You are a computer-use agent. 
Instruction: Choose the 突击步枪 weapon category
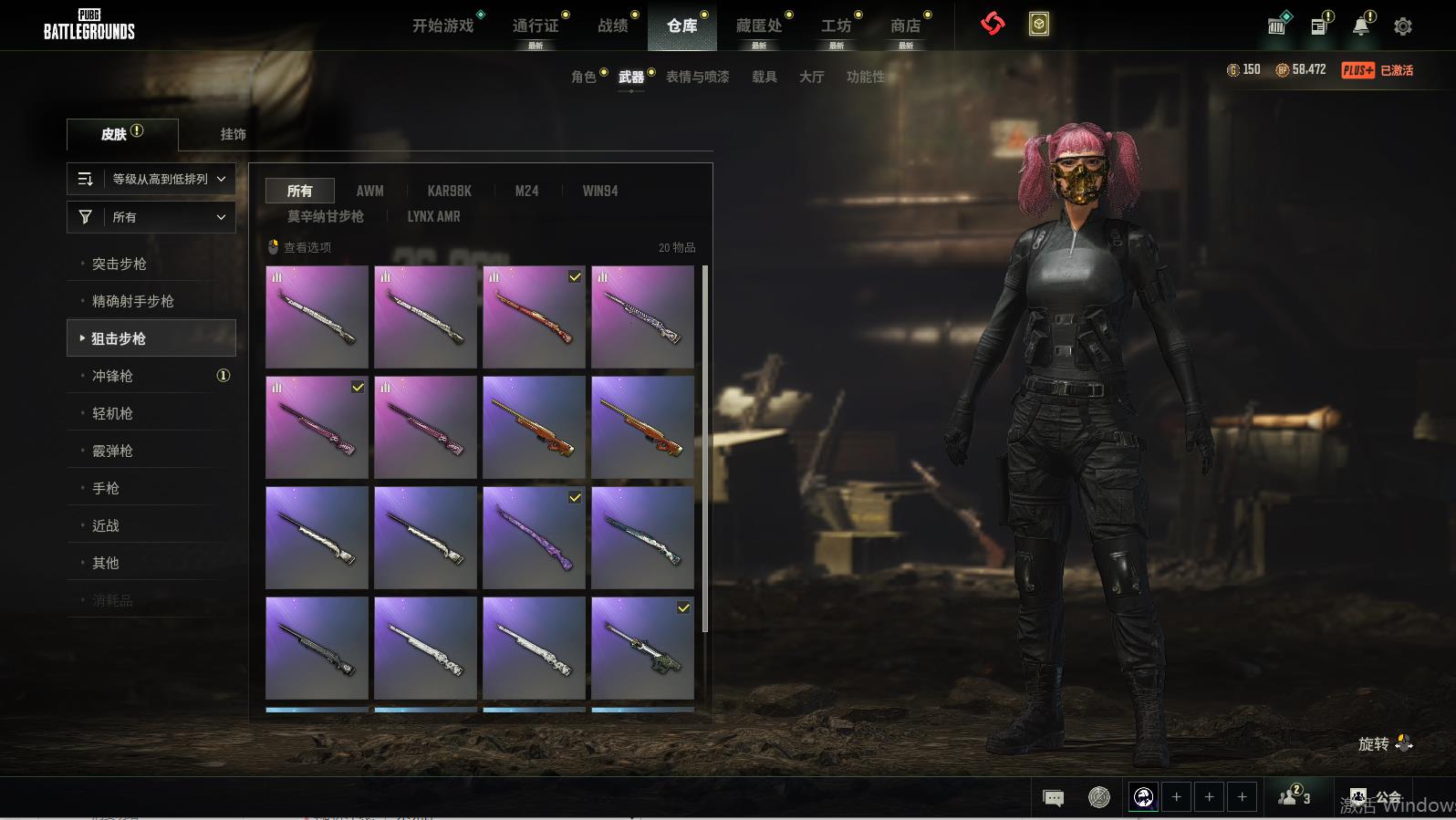tap(120, 264)
